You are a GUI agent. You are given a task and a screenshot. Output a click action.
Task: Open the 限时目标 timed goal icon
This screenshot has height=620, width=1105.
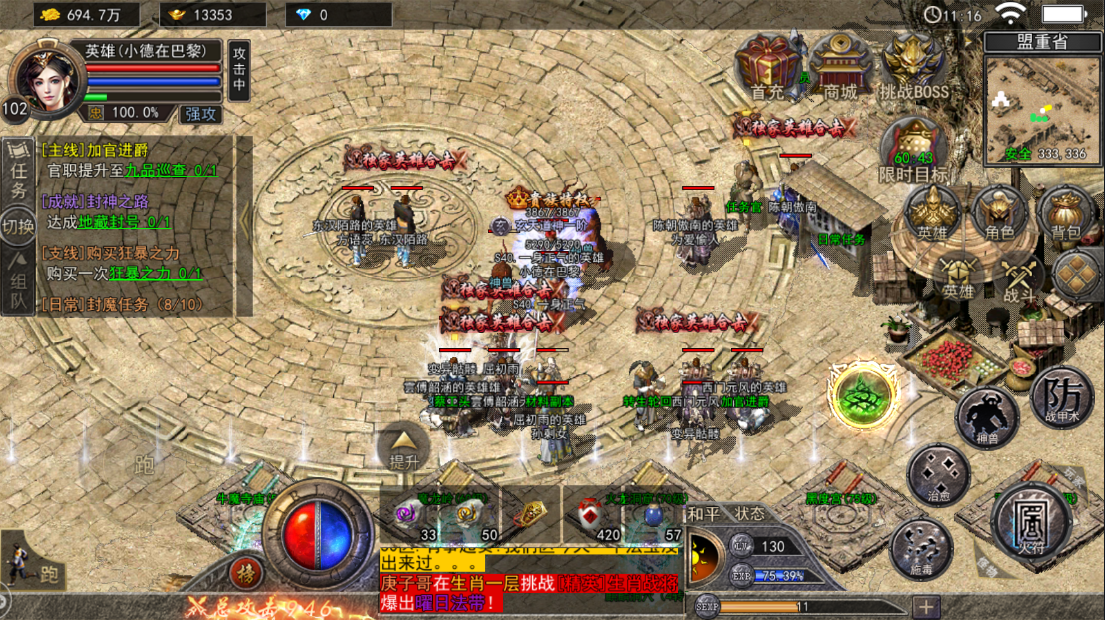click(x=912, y=148)
